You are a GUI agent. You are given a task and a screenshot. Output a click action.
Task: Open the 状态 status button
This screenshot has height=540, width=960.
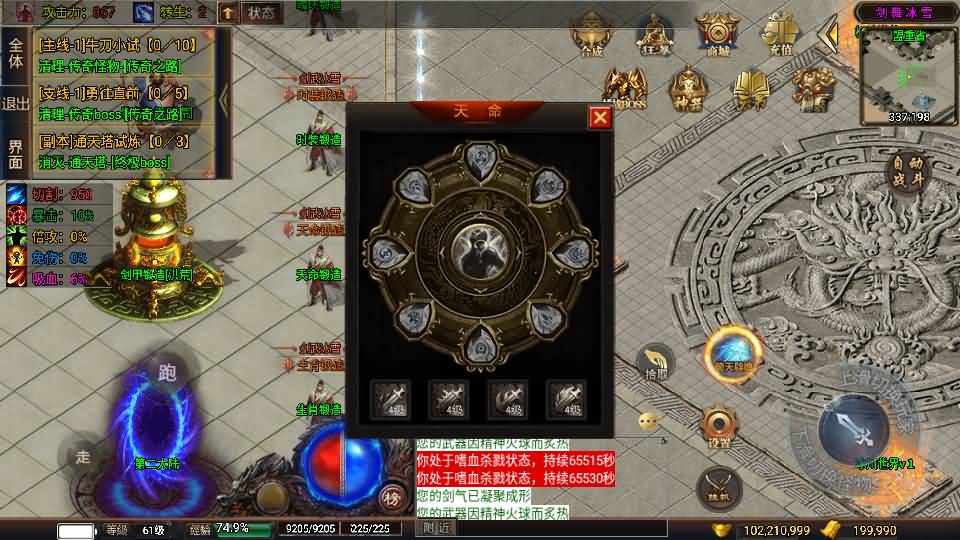click(260, 13)
